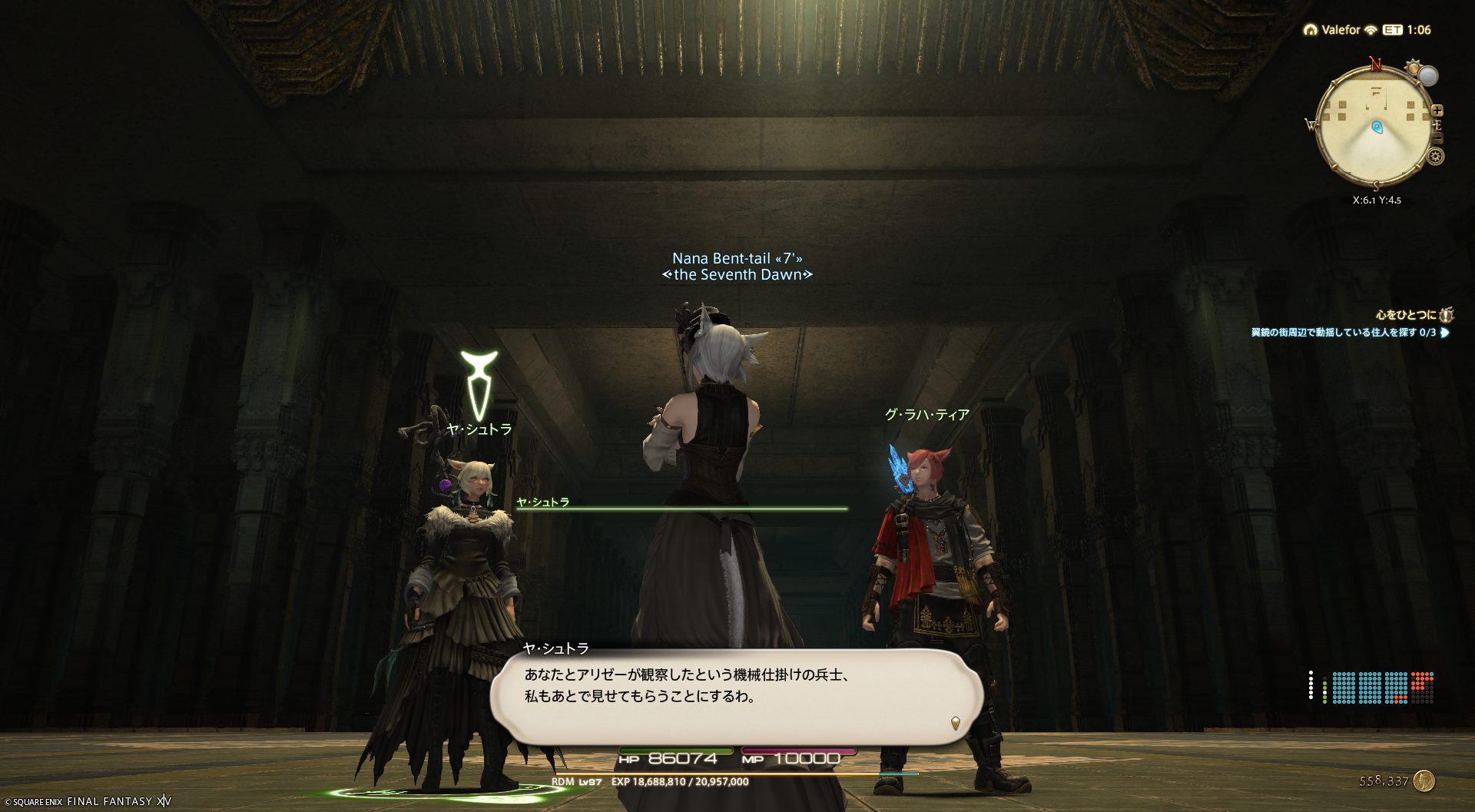Click the gil coin currency icon
Viewport: 1475px width, 812px height.
click(x=1424, y=781)
